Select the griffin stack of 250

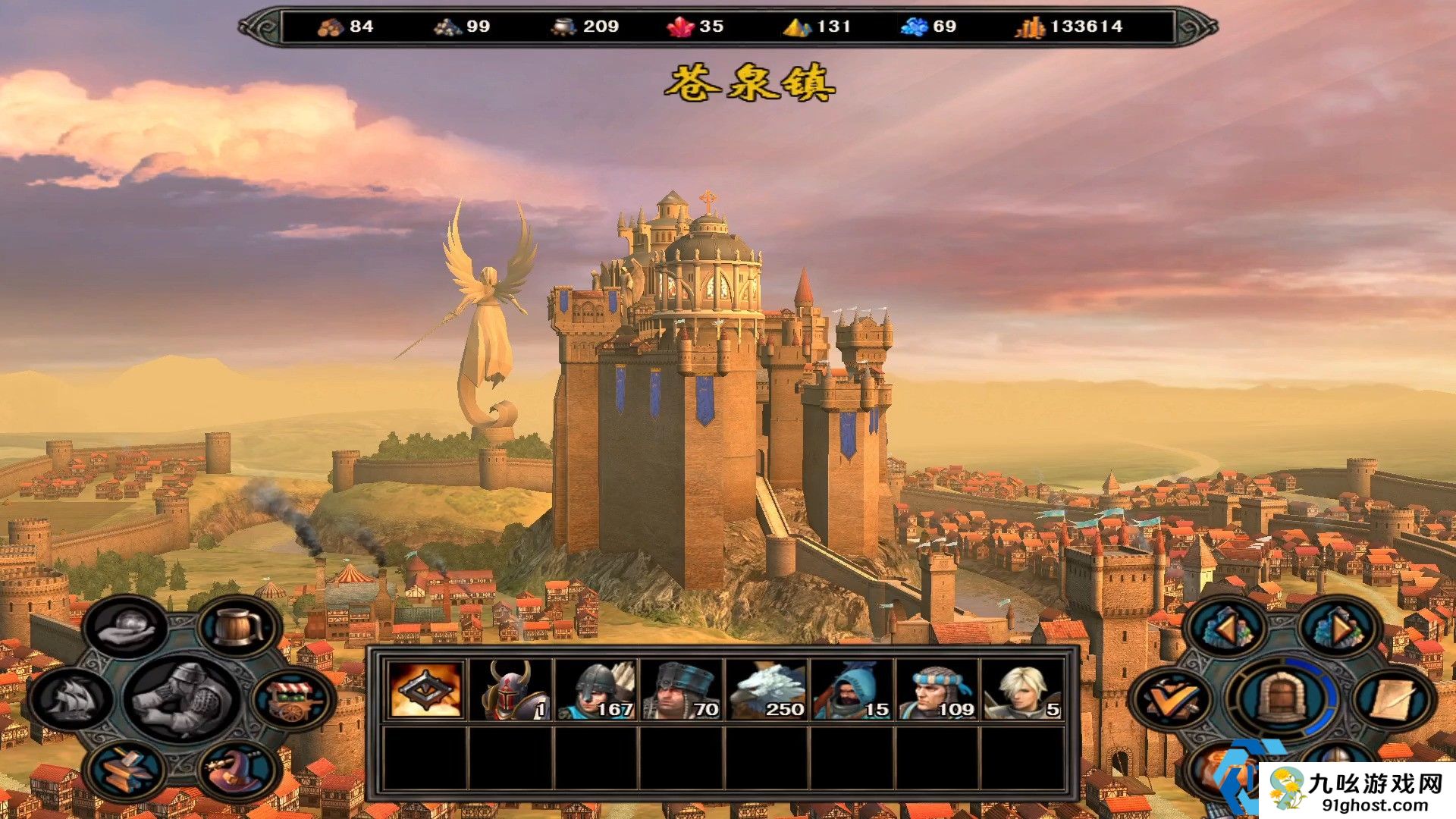click(766, 689)
